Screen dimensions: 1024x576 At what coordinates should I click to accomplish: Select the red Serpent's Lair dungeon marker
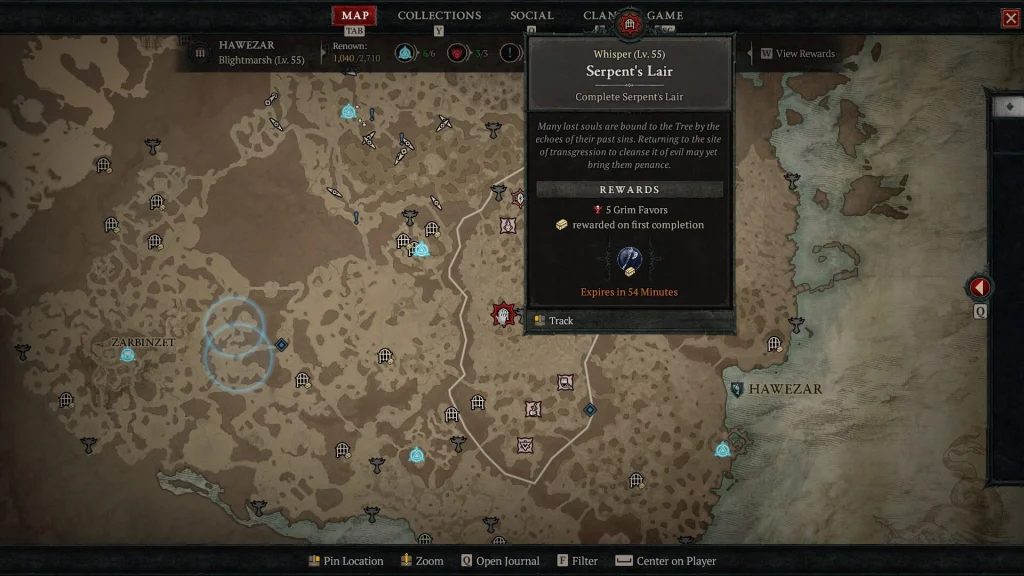[x=503, y=315]
